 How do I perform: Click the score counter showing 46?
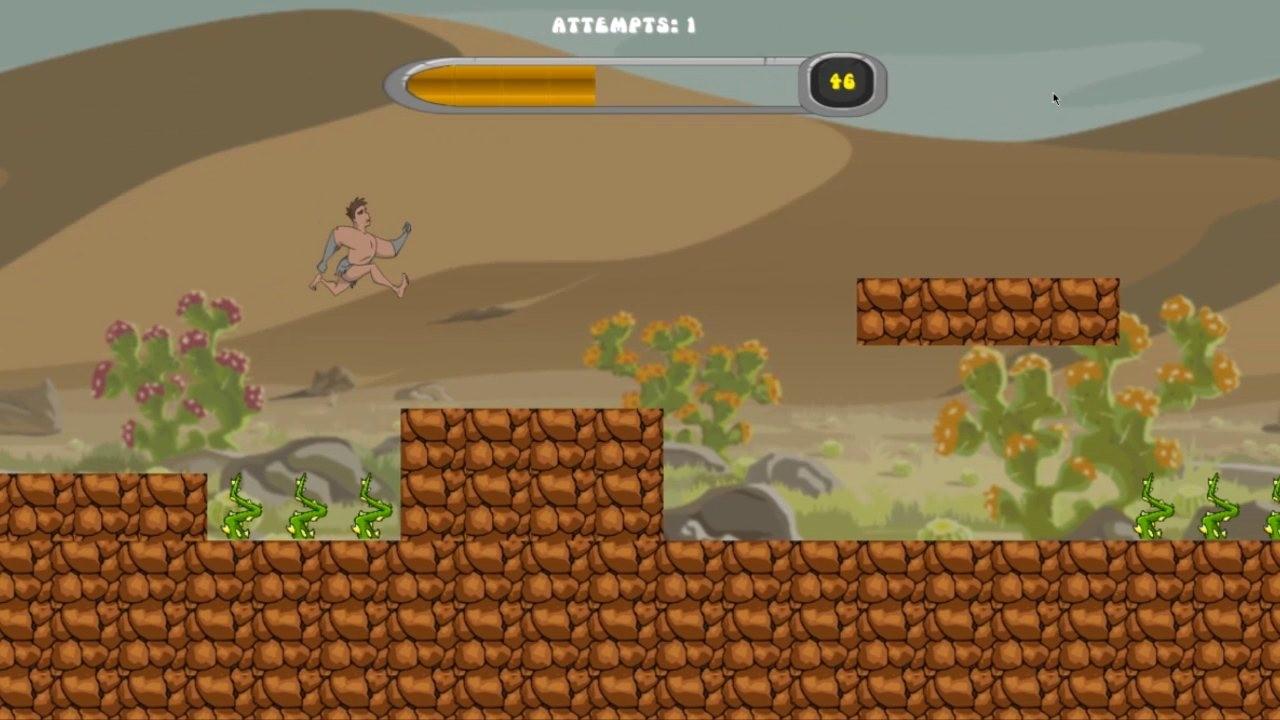click(x=845, y=83)
